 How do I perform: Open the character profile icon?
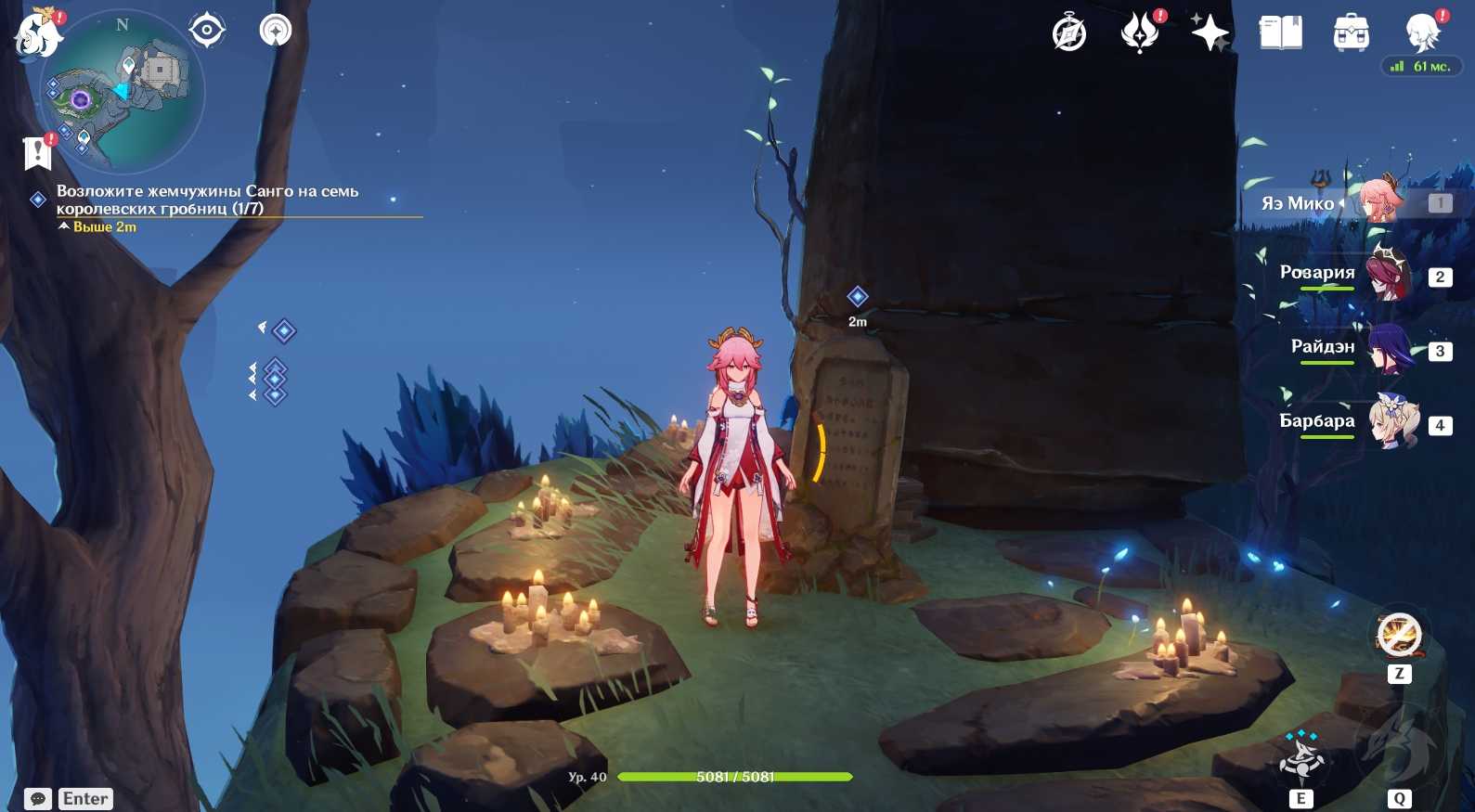1422,33
